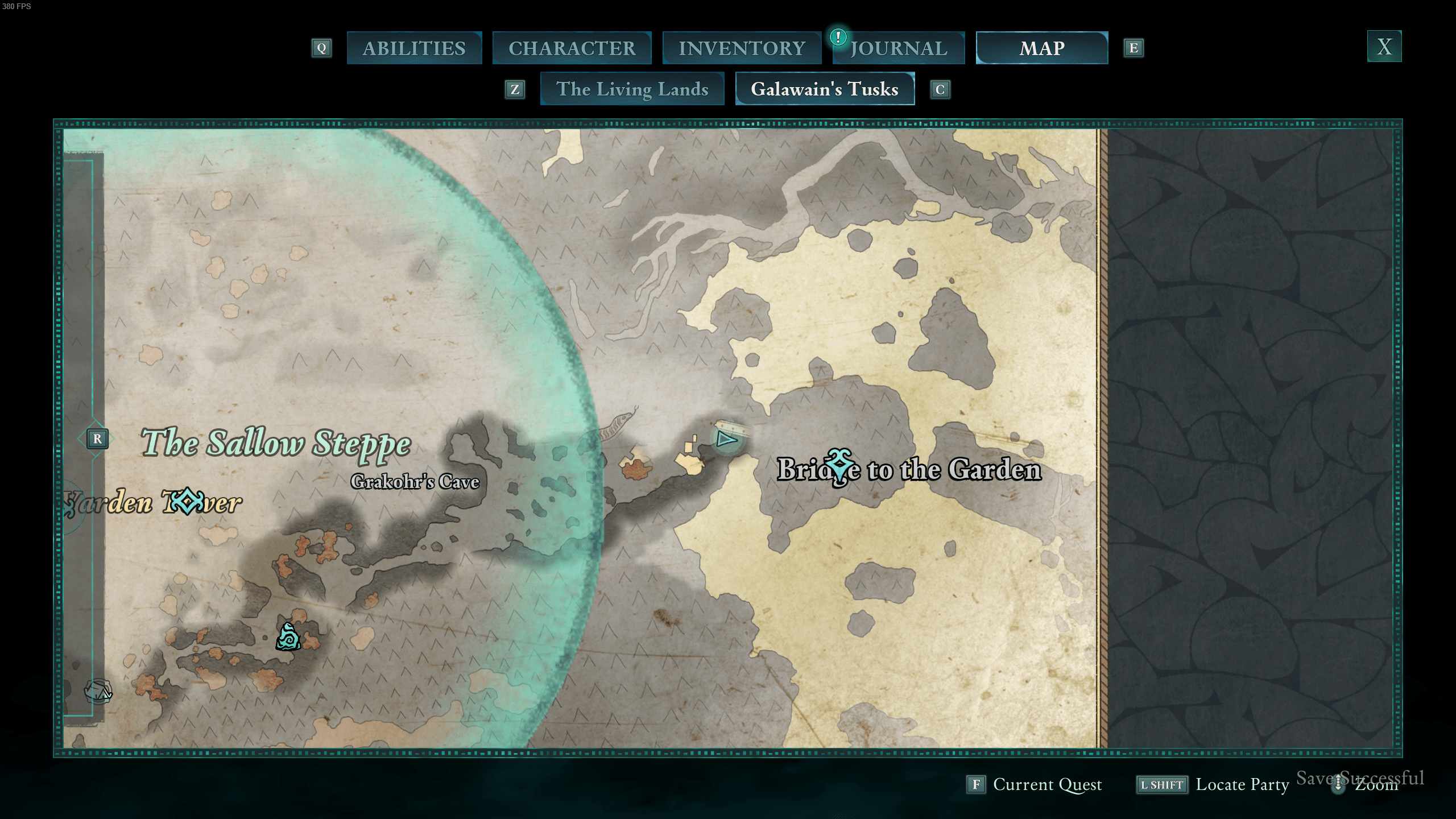Select the Garden Tower fast travel marker
The height and width of the screenshot is (819, 1456).
[x=187, y=501]
